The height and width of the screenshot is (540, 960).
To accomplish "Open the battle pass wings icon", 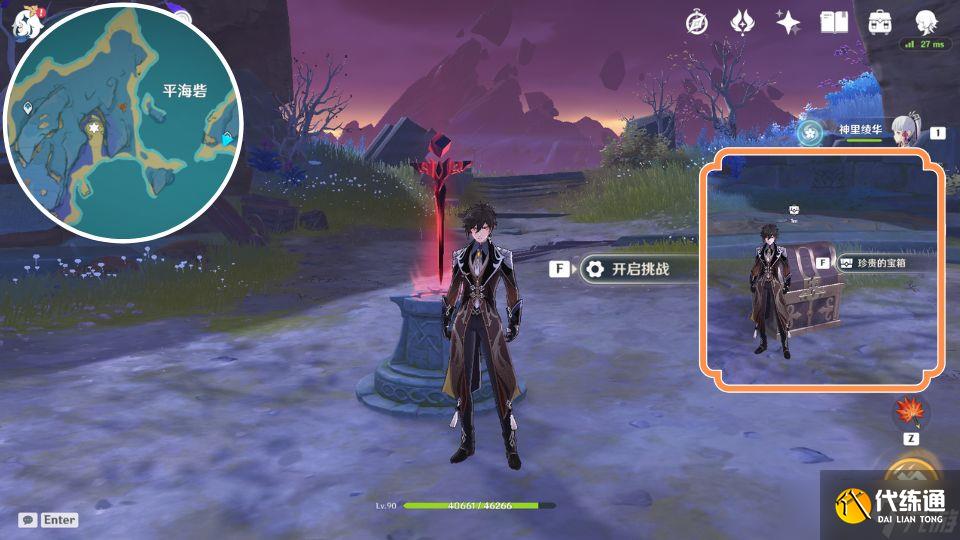I will tap(741, 23).
